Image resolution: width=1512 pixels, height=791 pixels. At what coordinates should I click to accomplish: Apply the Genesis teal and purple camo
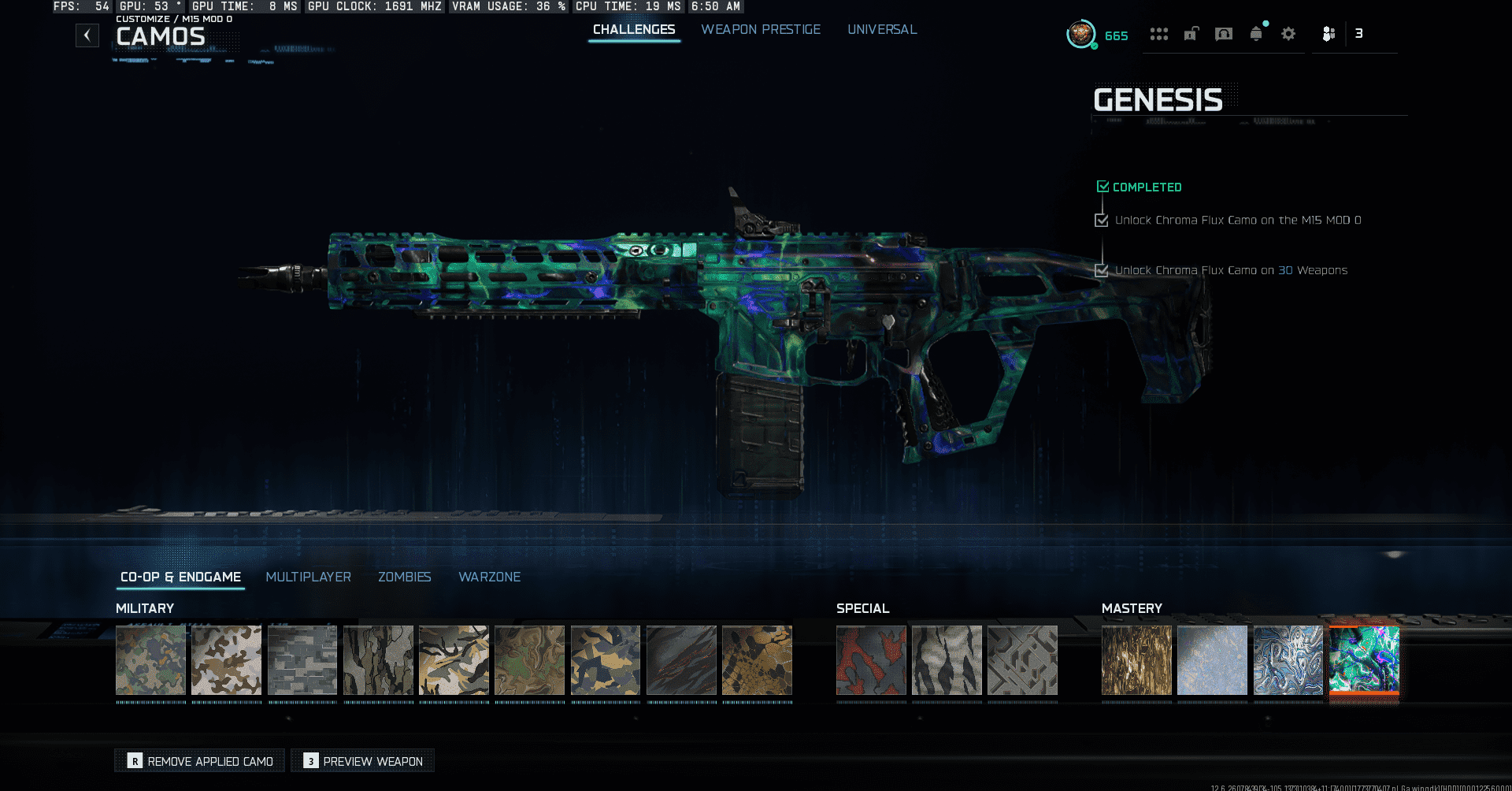pos(1364,660)
